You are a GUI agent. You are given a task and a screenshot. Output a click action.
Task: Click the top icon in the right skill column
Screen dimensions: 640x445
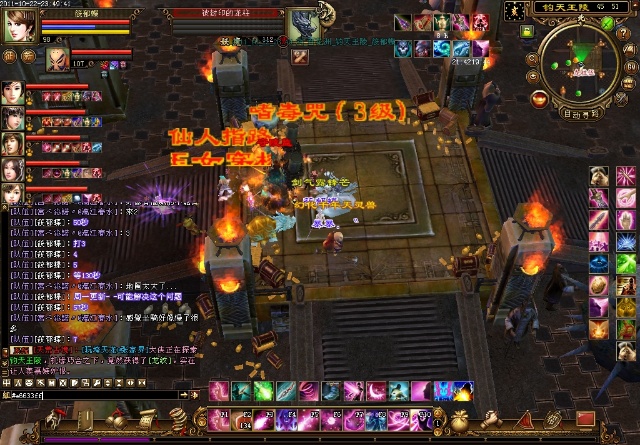click(598, 178)
